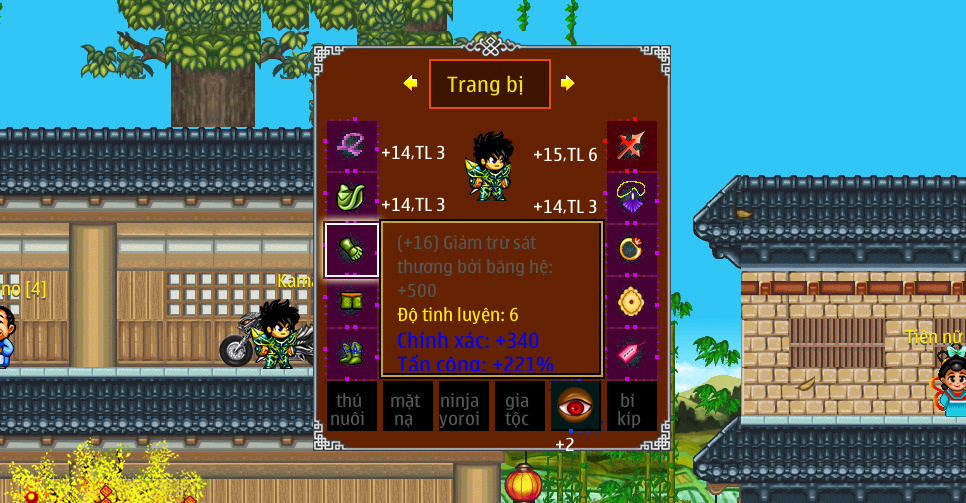The height and width of the screenshot is (503, 966).
Task: Select the purple necklace equipment slot
Action: pyautogui.click(x=632, y=198)
